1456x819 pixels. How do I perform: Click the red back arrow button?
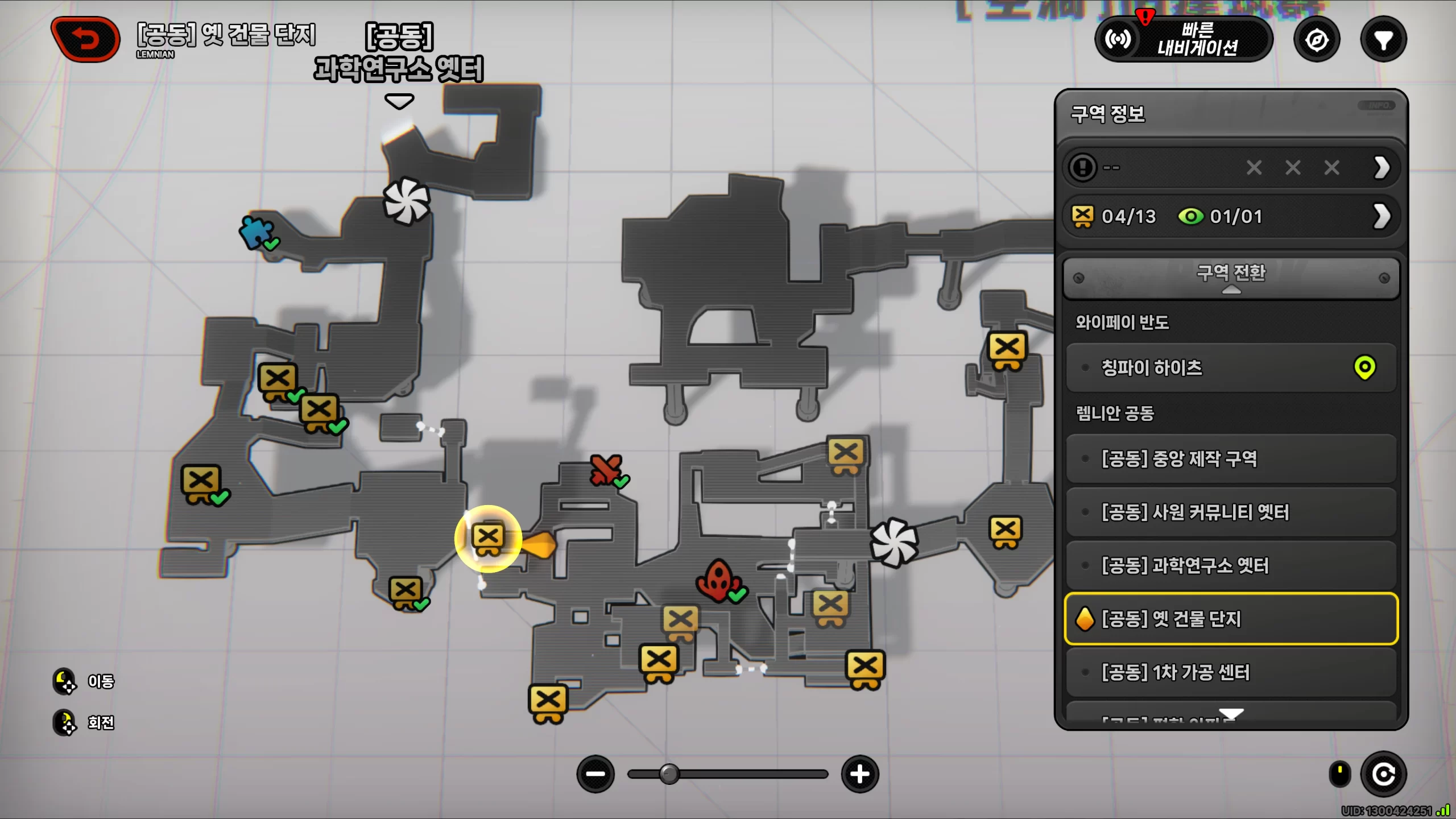(86, 39)
